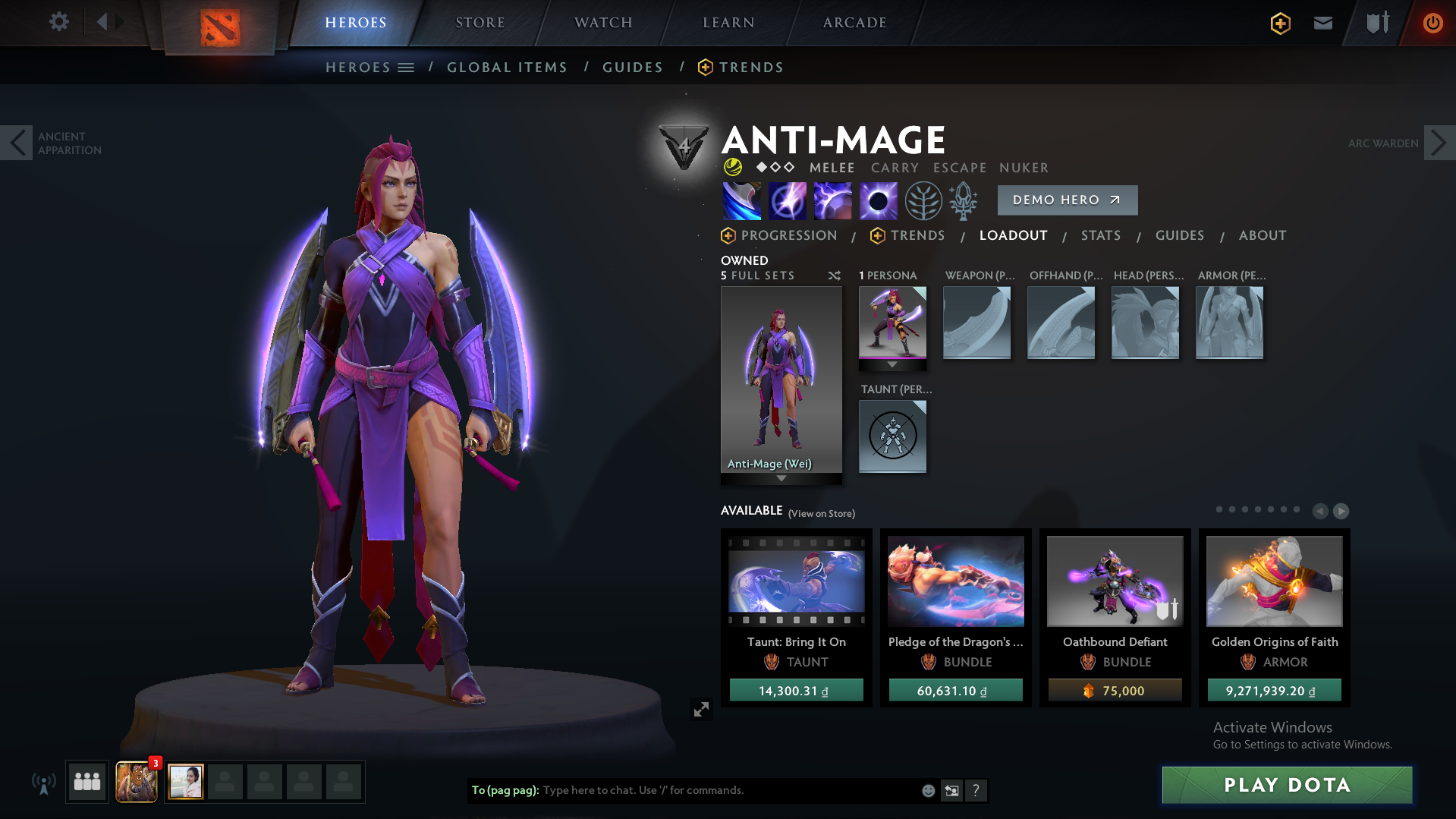Expand the persona slot dropdown arrow
1456x819 pixels.
(892, 364)
